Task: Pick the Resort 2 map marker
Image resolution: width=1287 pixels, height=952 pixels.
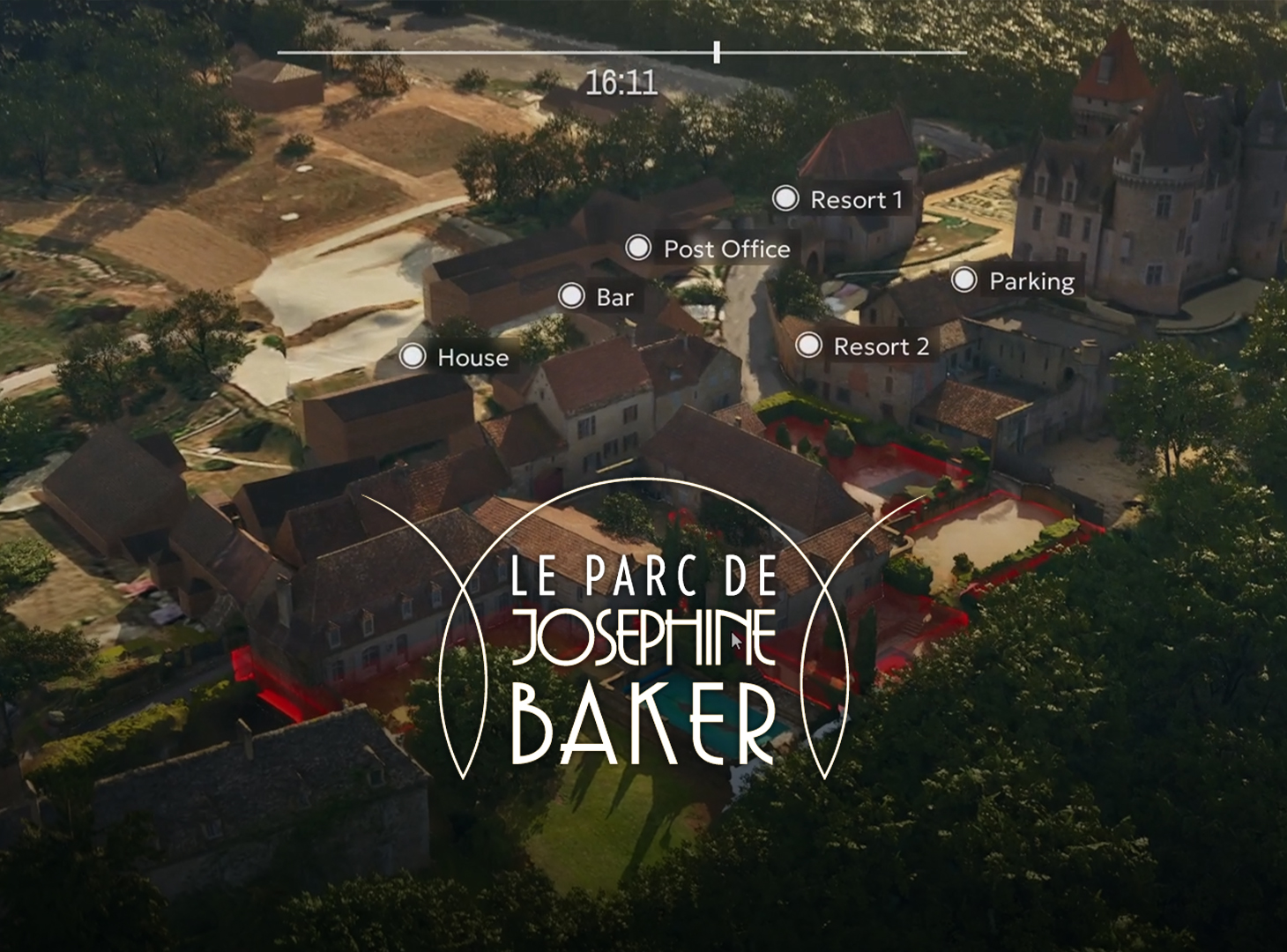Action: (808, 346)
